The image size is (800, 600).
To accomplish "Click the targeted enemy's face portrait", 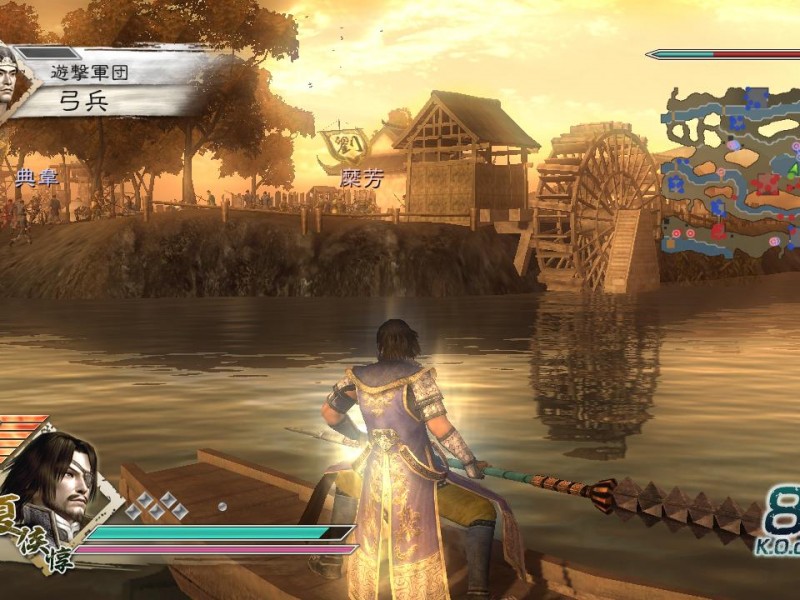I will point(12,78).
